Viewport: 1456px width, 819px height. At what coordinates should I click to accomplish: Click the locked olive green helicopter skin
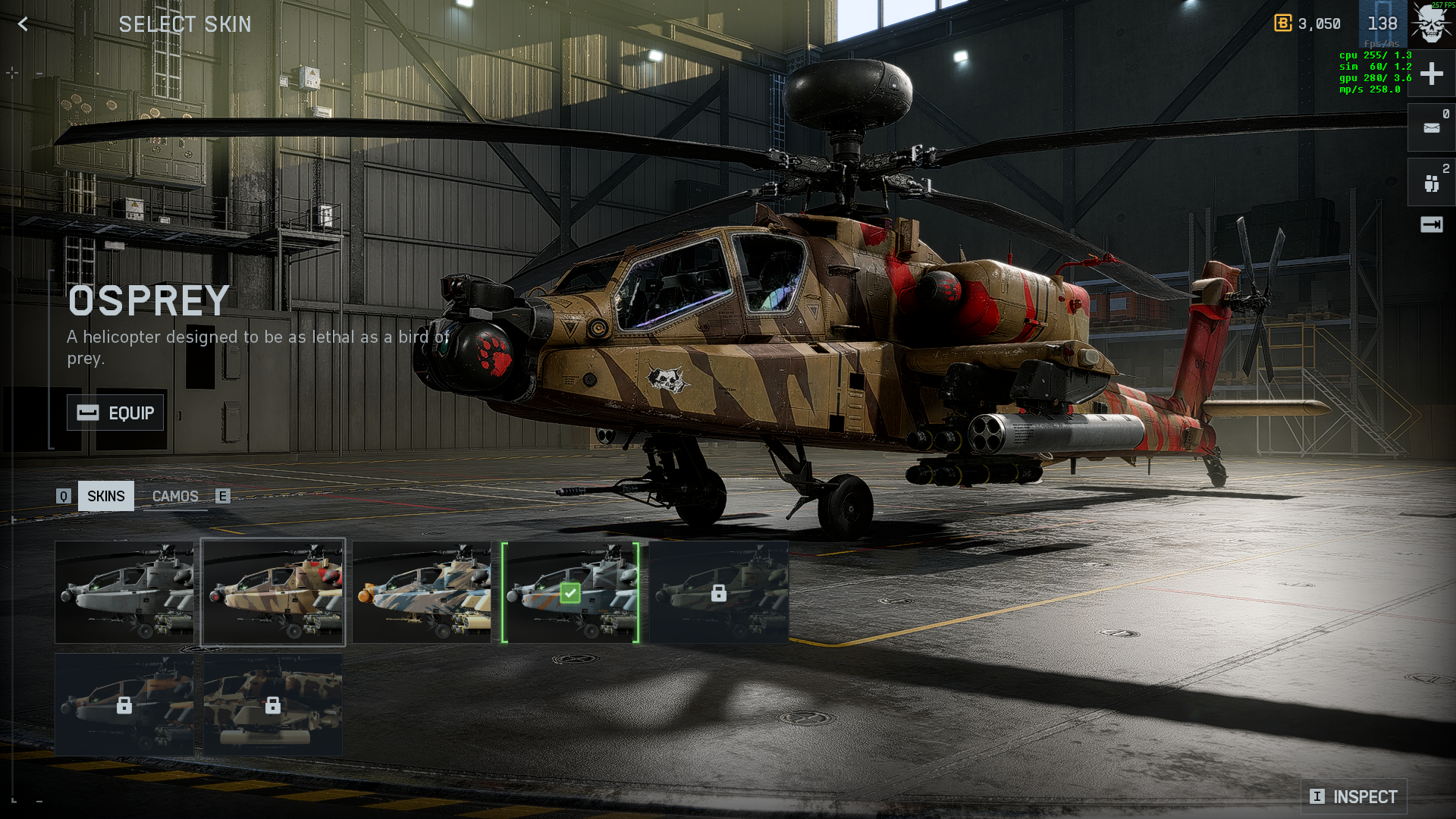tap(719, 592)
